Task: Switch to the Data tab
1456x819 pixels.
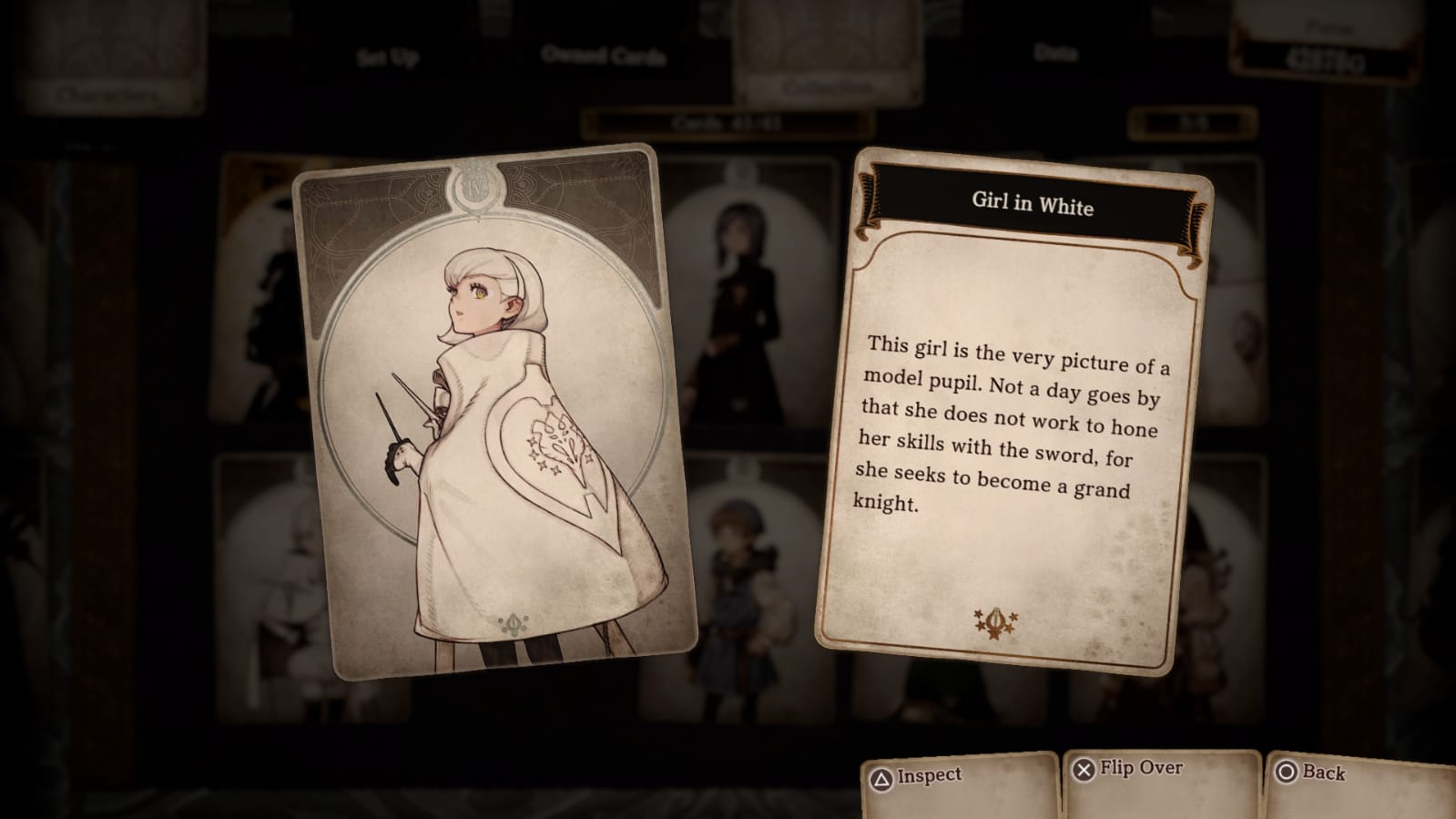Action: (x=1055, y=53)
